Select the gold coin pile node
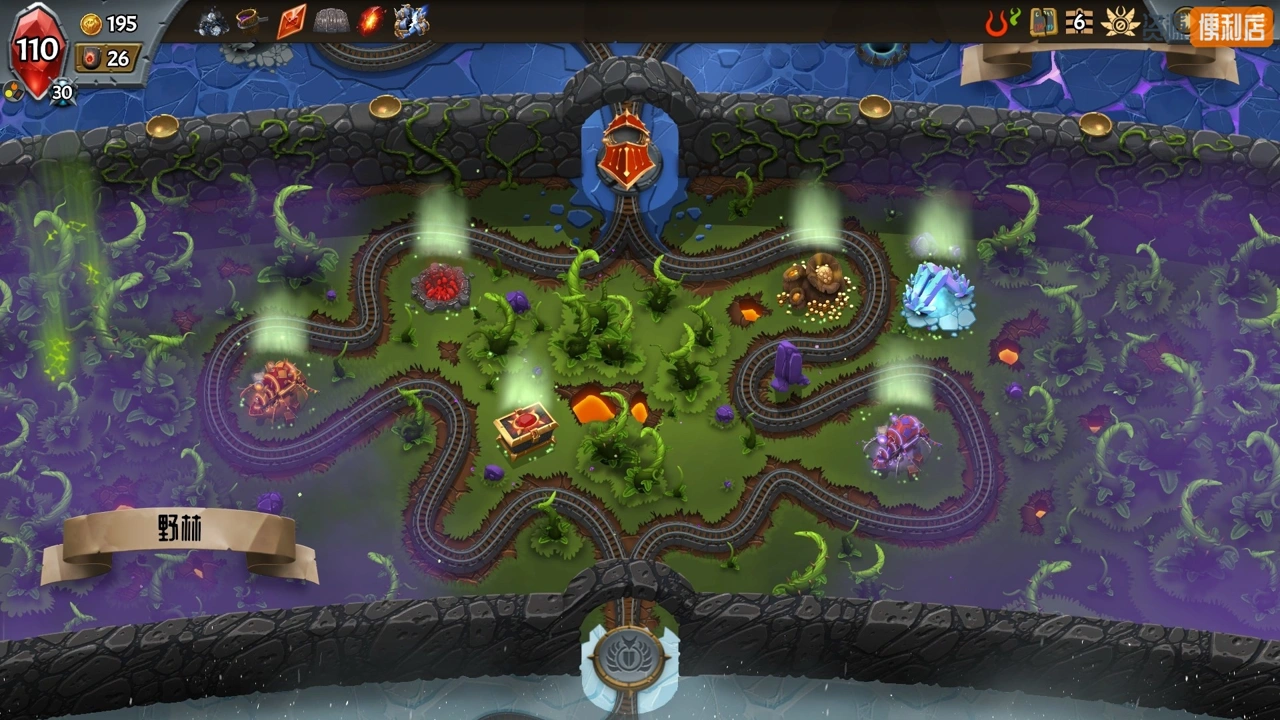This screenshot has height=720, width=1280. [815, 284]
